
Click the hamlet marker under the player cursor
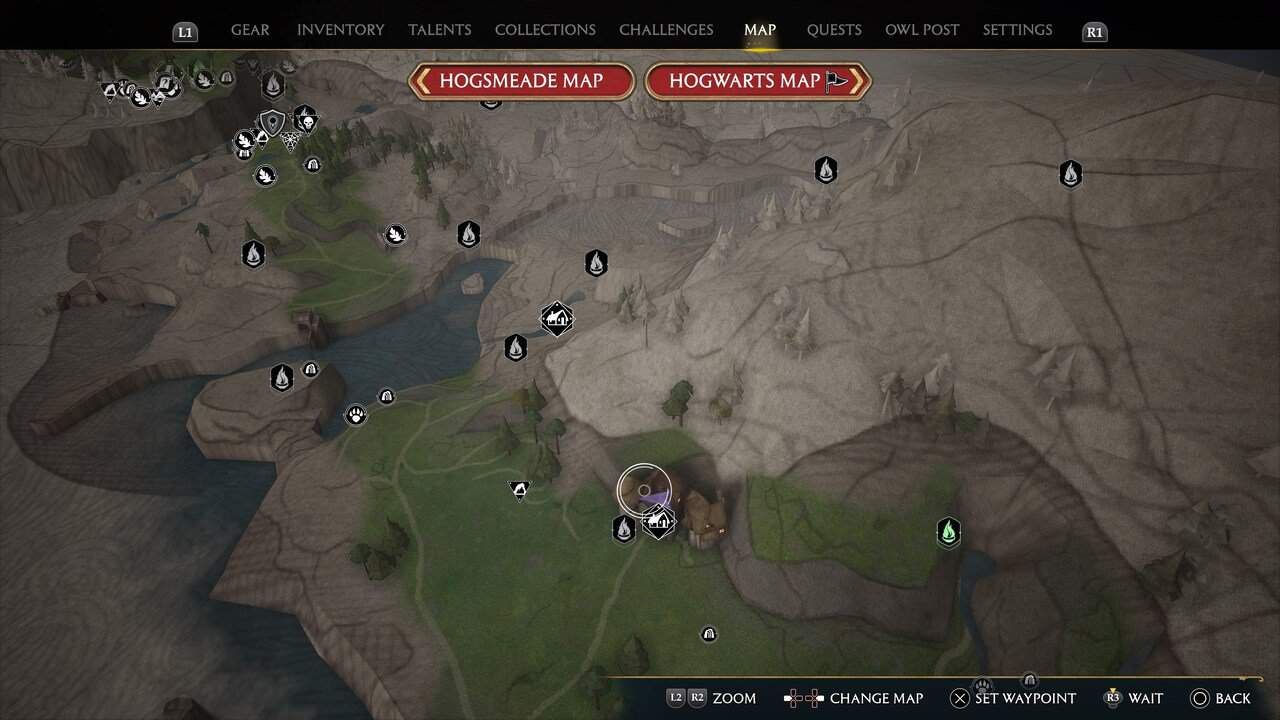click(658, 521)
